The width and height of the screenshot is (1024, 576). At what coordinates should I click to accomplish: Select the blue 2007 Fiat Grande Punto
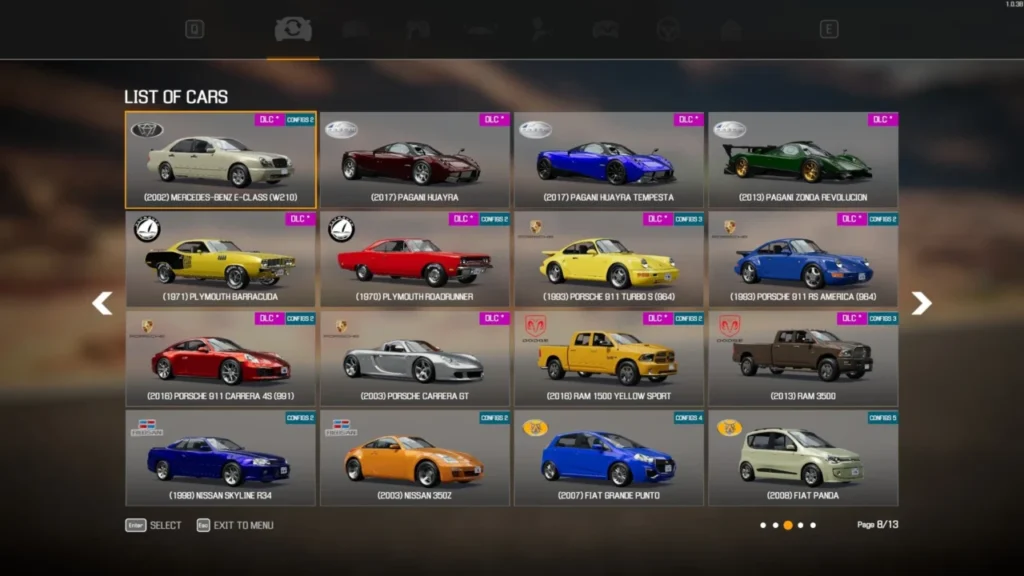pos(609,457)
